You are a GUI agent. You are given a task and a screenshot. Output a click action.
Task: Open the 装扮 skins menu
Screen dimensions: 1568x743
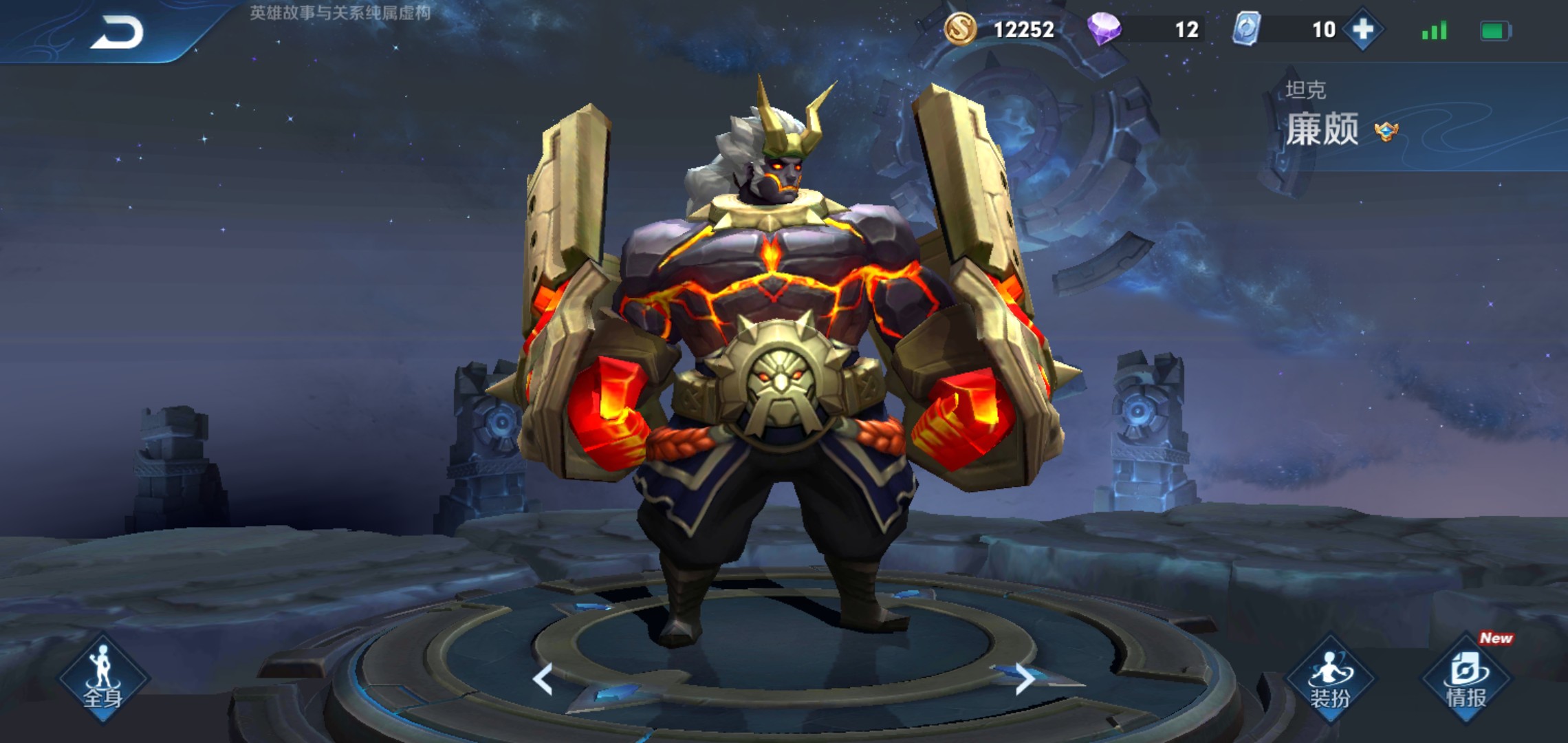coord(1329,679)
